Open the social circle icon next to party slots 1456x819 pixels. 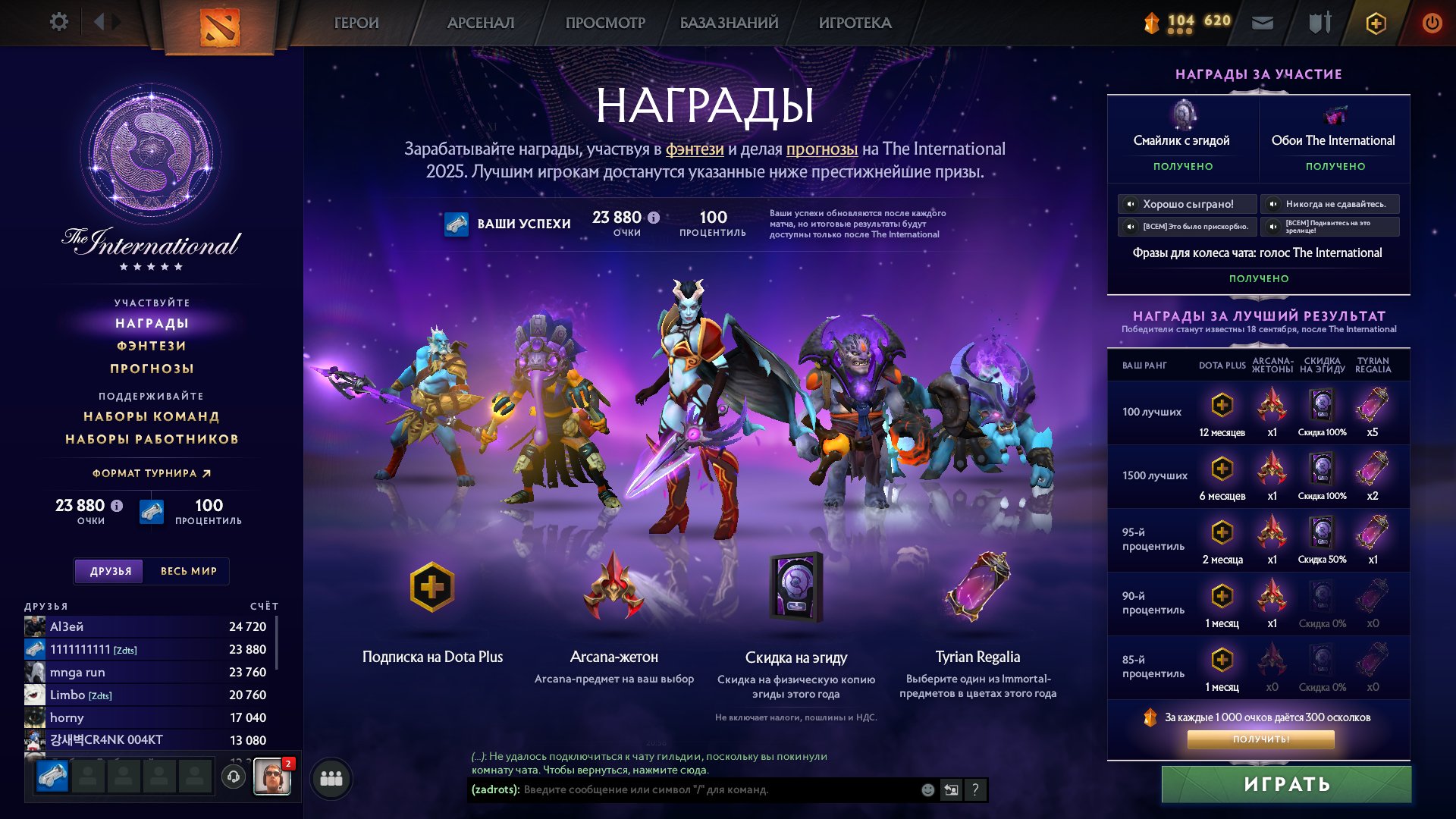[330, 779]
